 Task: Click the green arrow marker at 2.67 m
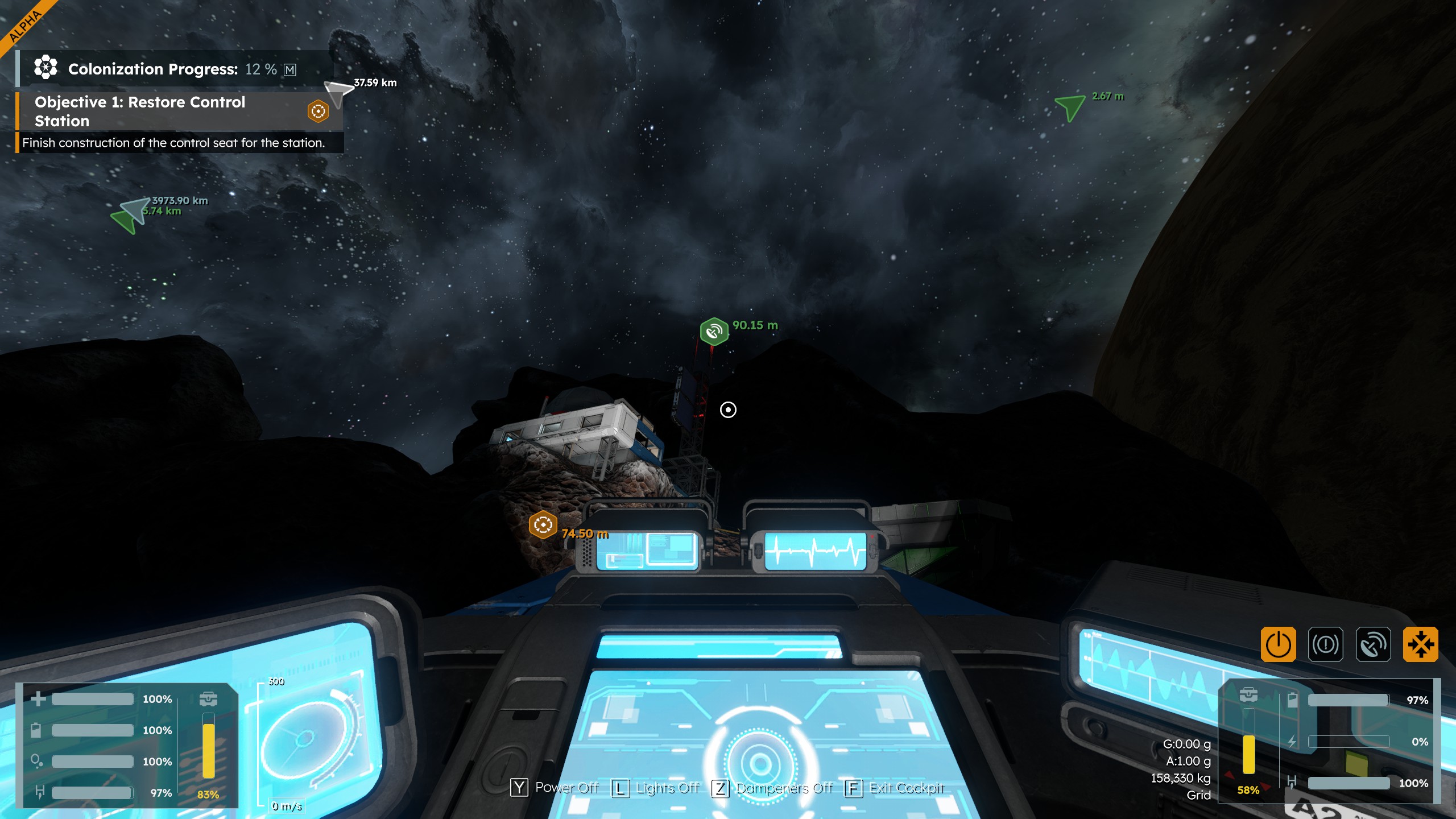tap(1069, 106)
